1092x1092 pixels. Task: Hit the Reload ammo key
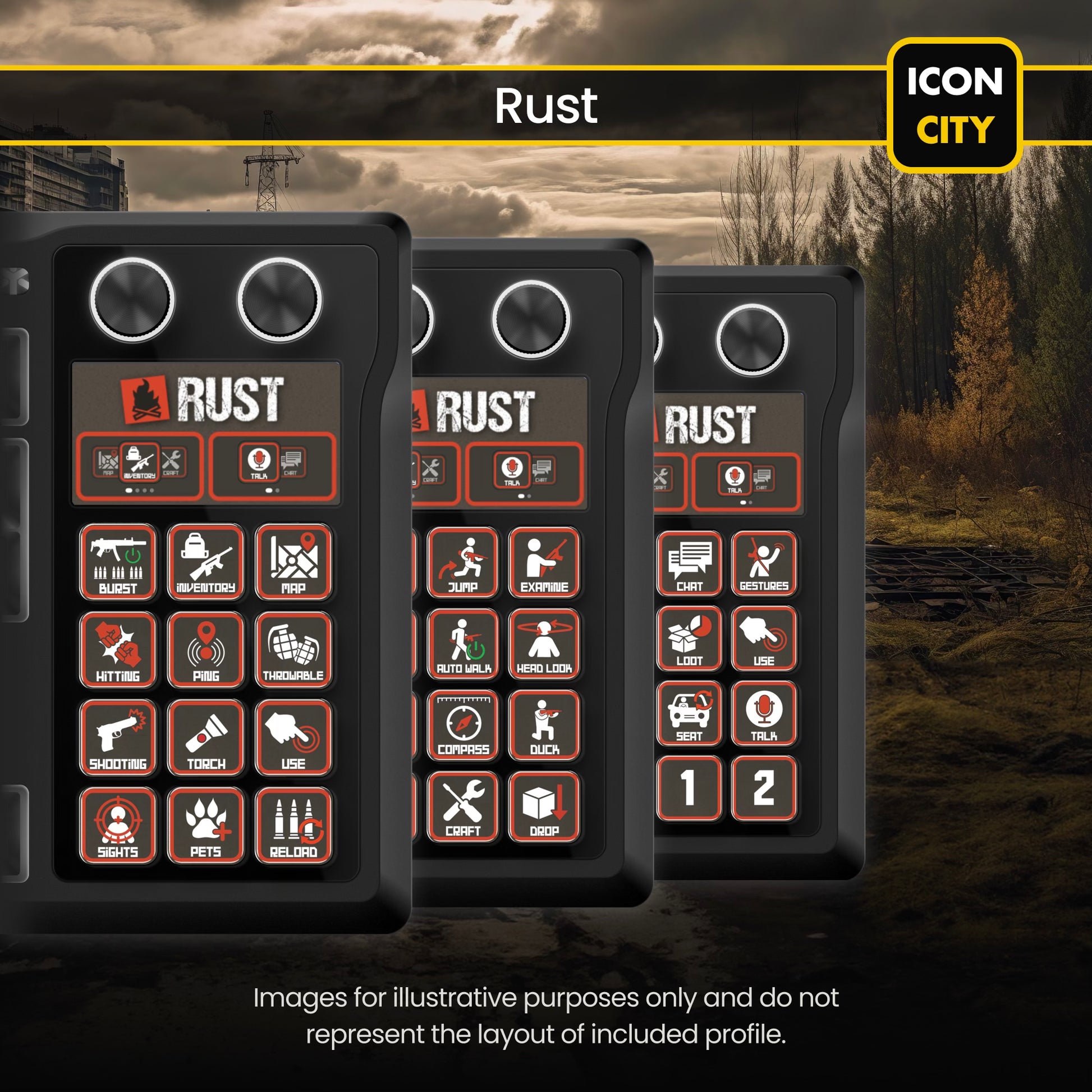click(293, 825)
